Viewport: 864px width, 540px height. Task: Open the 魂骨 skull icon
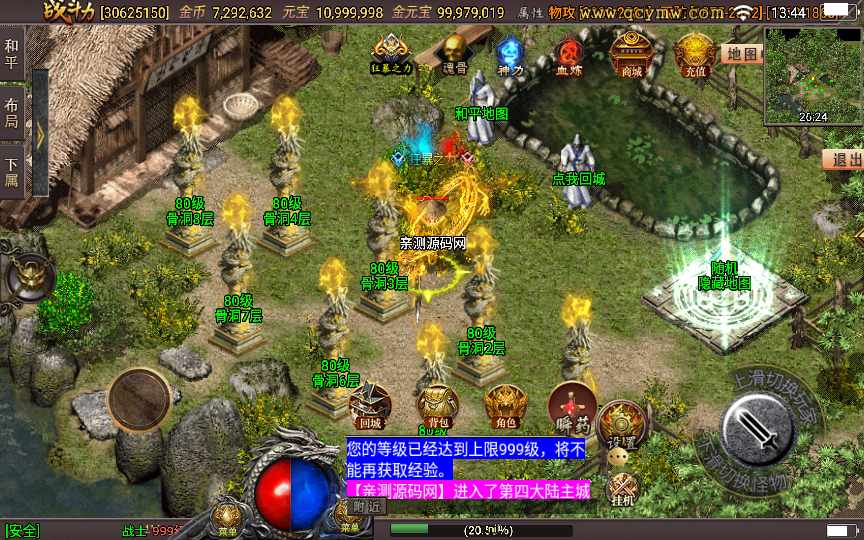tap(455, 52)
